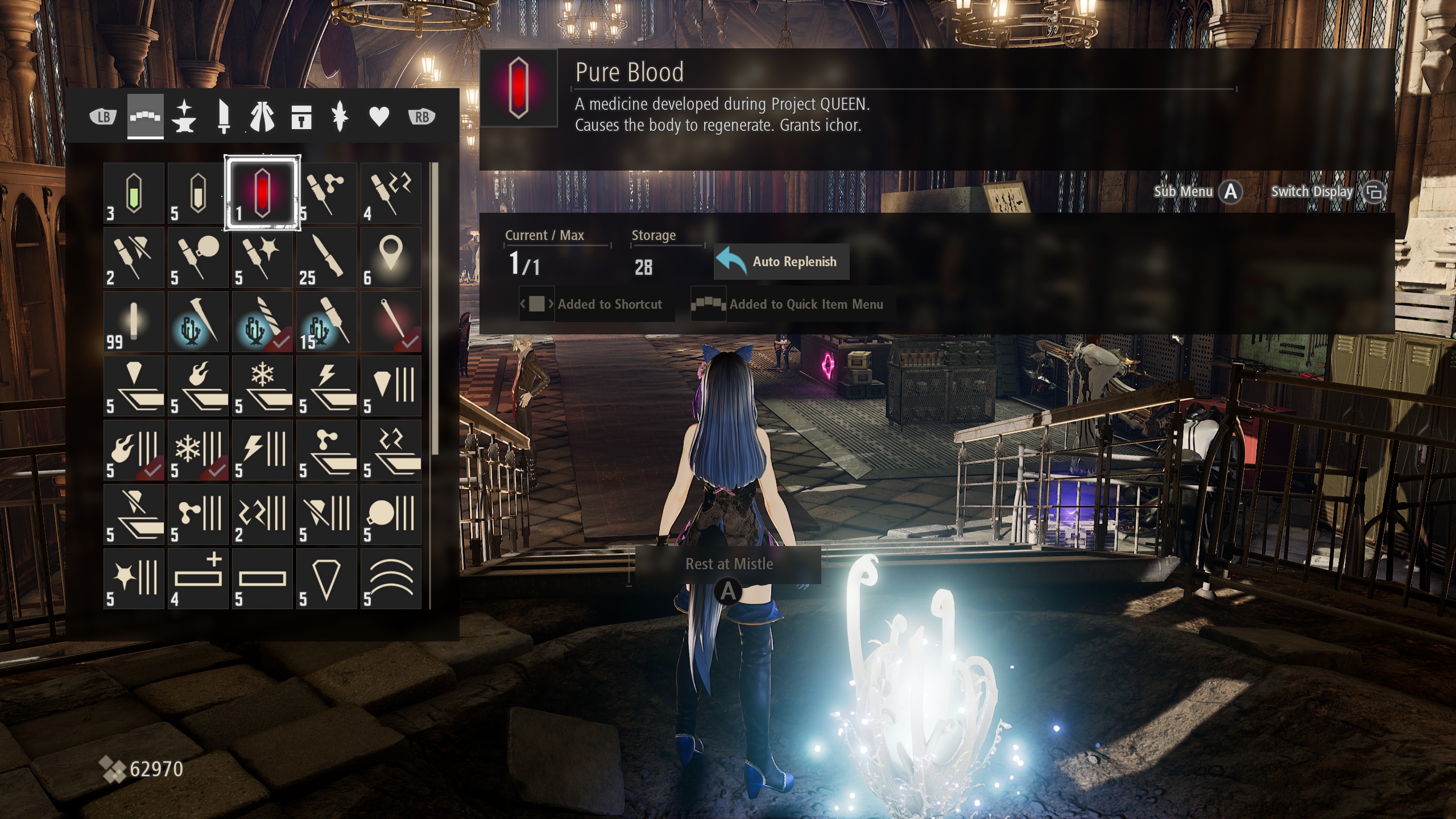Choose the blue coral item with 15 count
The image size is (1456, 819).
coord(326,322)
